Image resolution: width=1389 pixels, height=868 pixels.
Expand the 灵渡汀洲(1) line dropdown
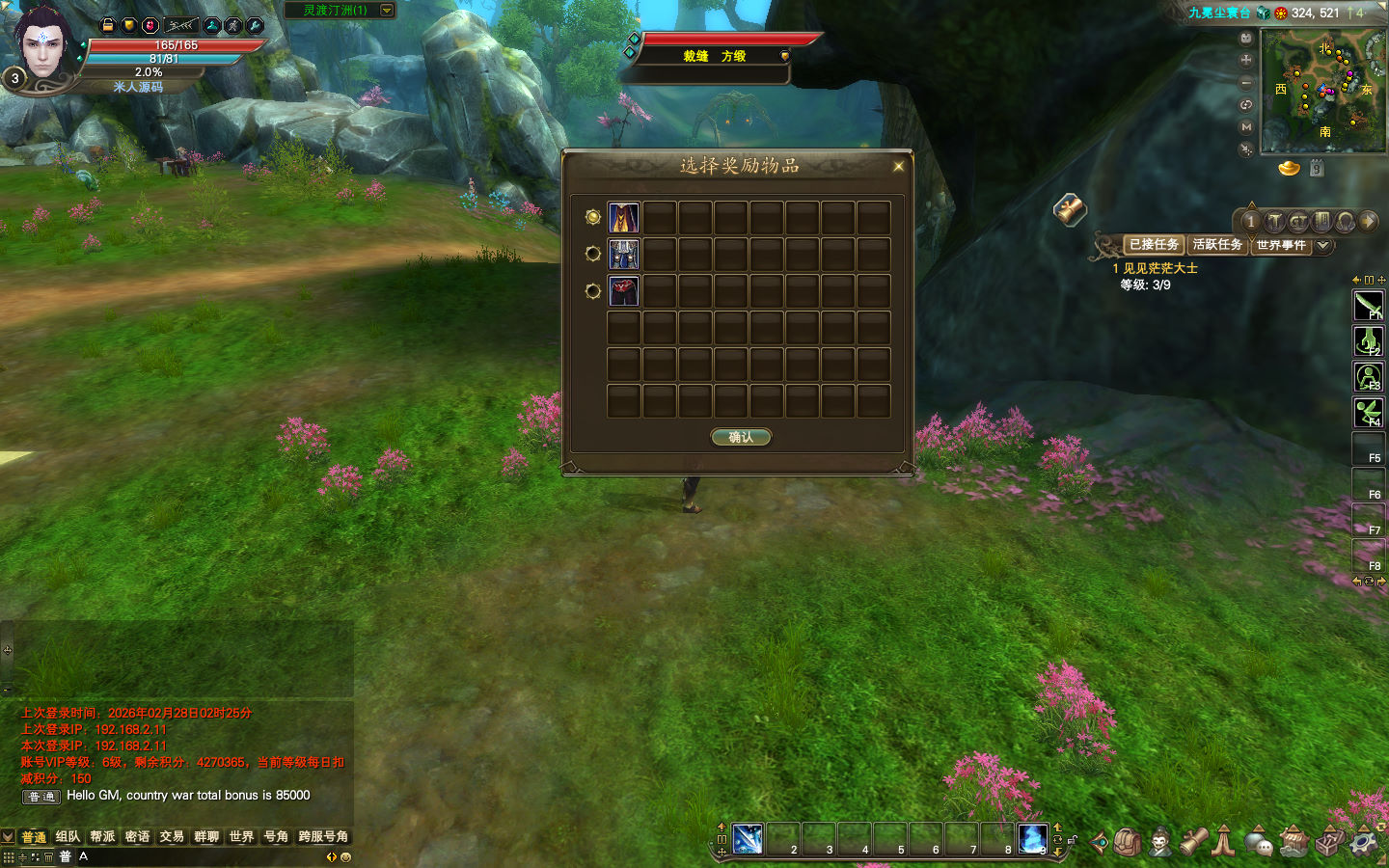coord(387,11)
